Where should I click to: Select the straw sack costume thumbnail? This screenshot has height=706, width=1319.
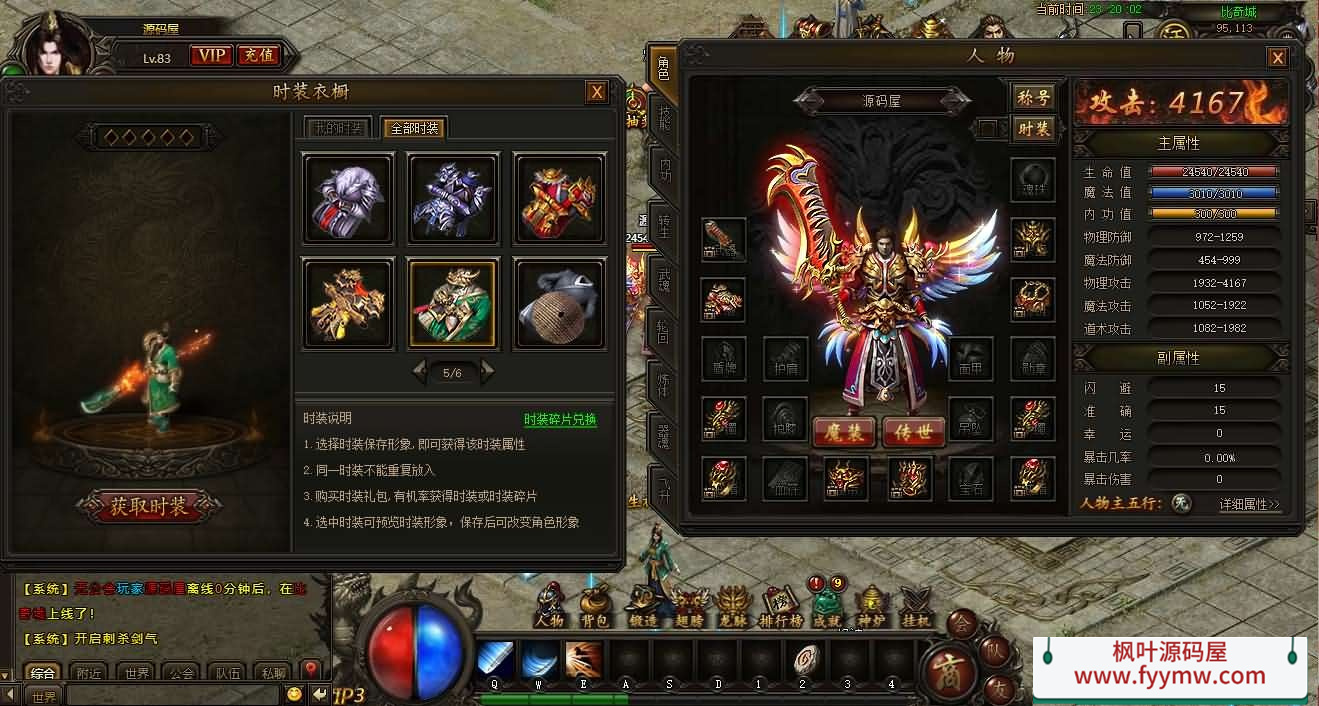(x=559, y=303)
